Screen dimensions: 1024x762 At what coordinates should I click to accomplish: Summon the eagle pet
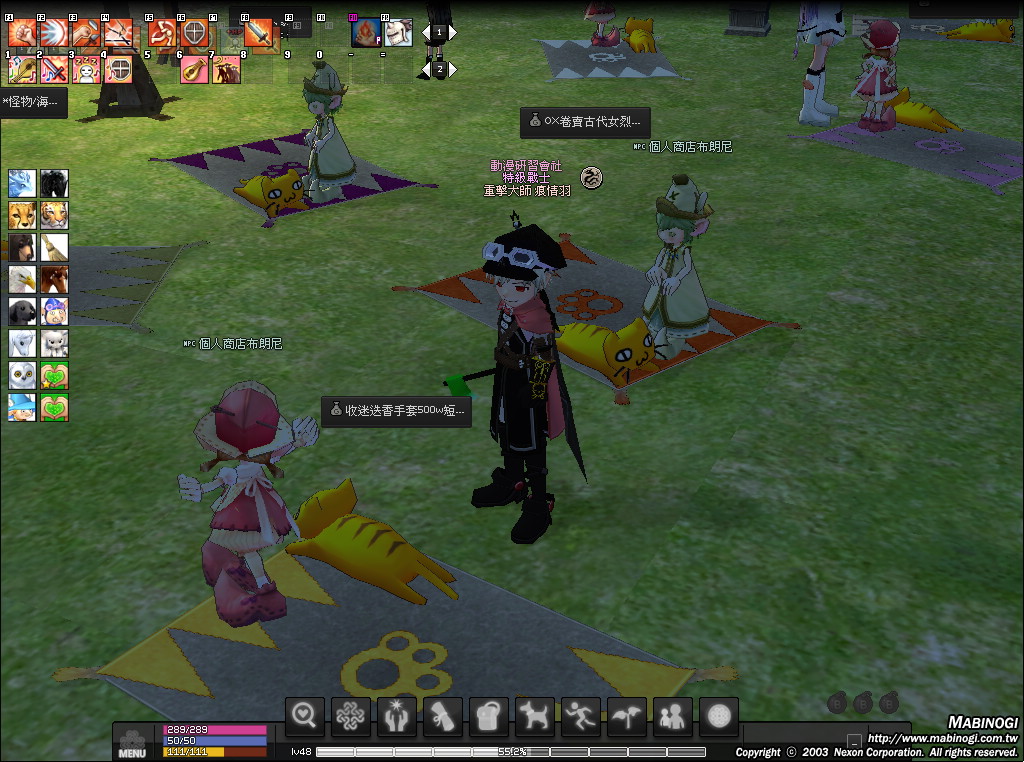pos(22,279)
